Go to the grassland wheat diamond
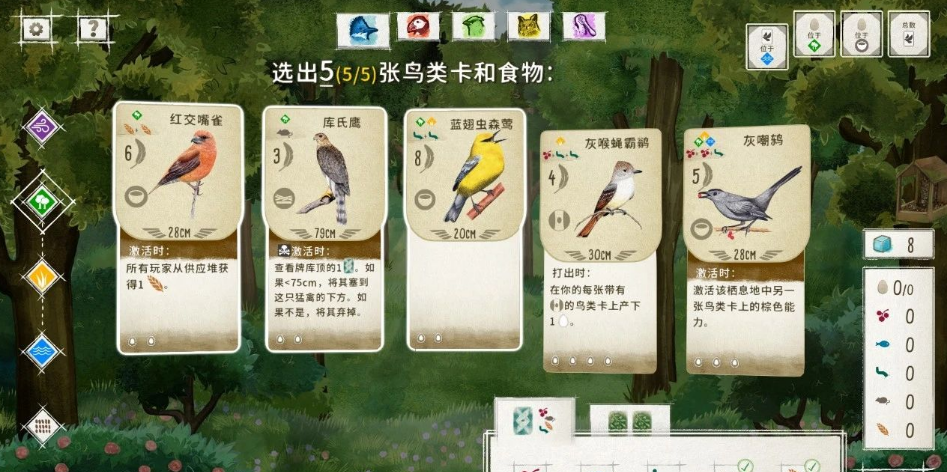Screen dimensions: 947x472 42,275
